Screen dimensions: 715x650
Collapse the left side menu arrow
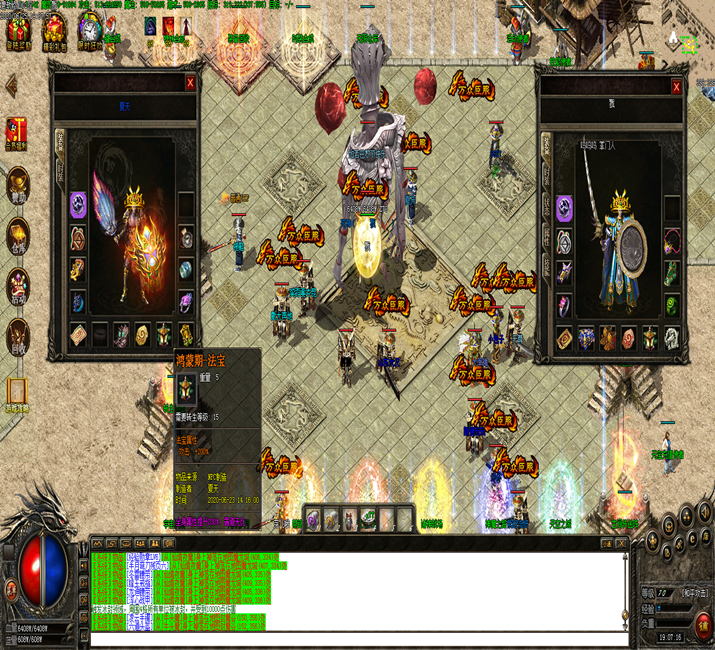pos(12,84)
